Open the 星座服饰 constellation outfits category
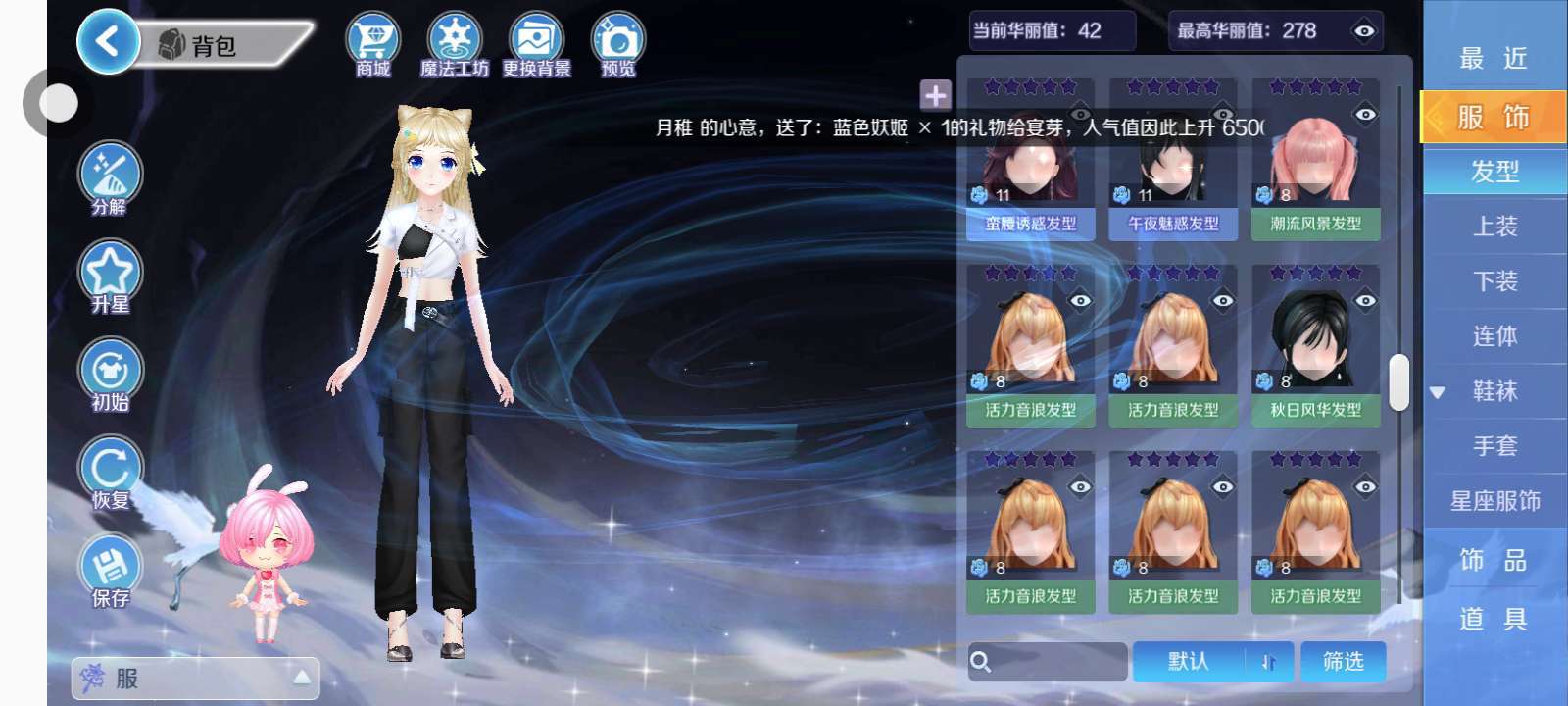This screenshot has width=1568, height=706. (1494, 501)
